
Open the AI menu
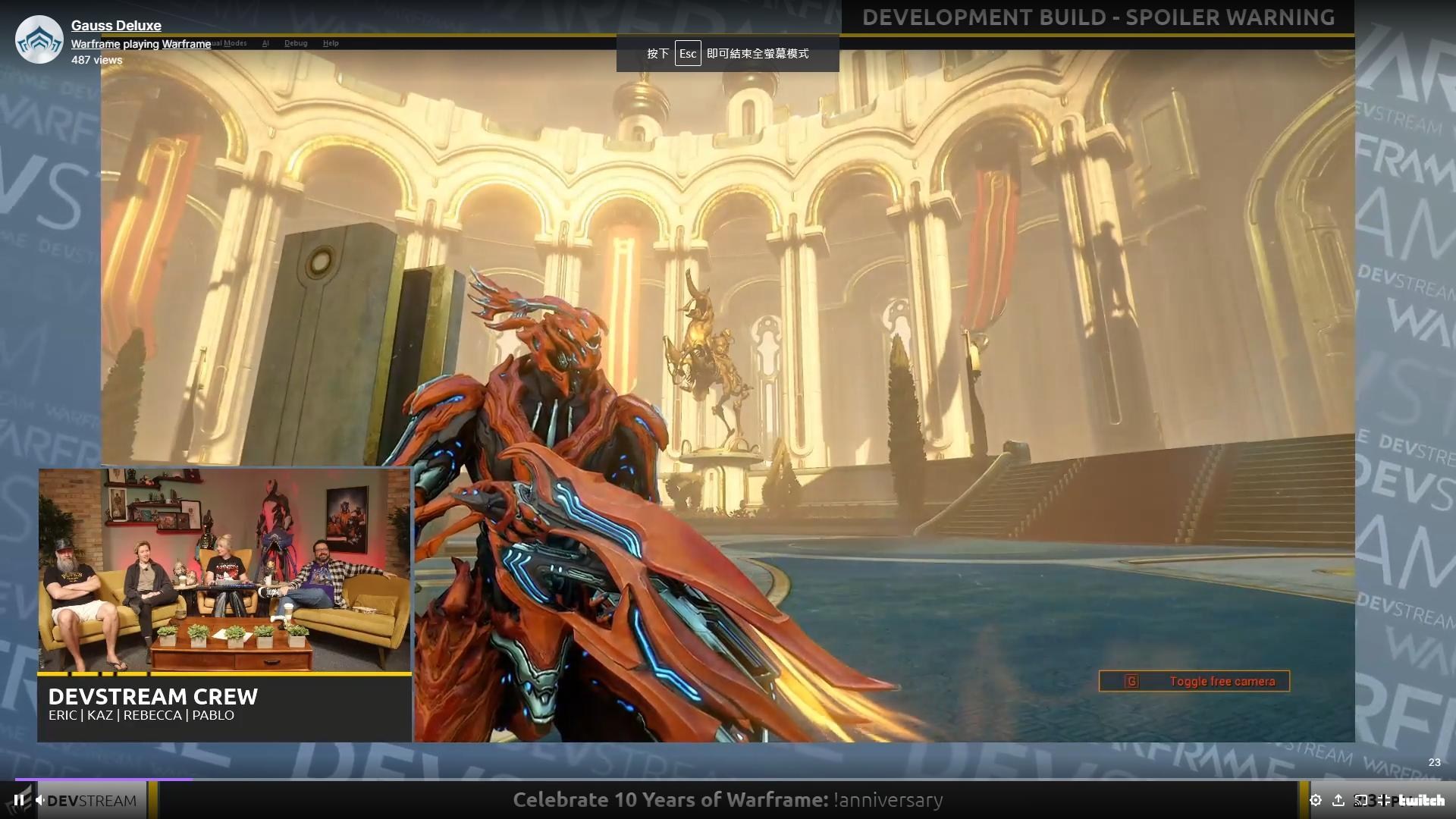pyautogui.click(x=265, y=43)
